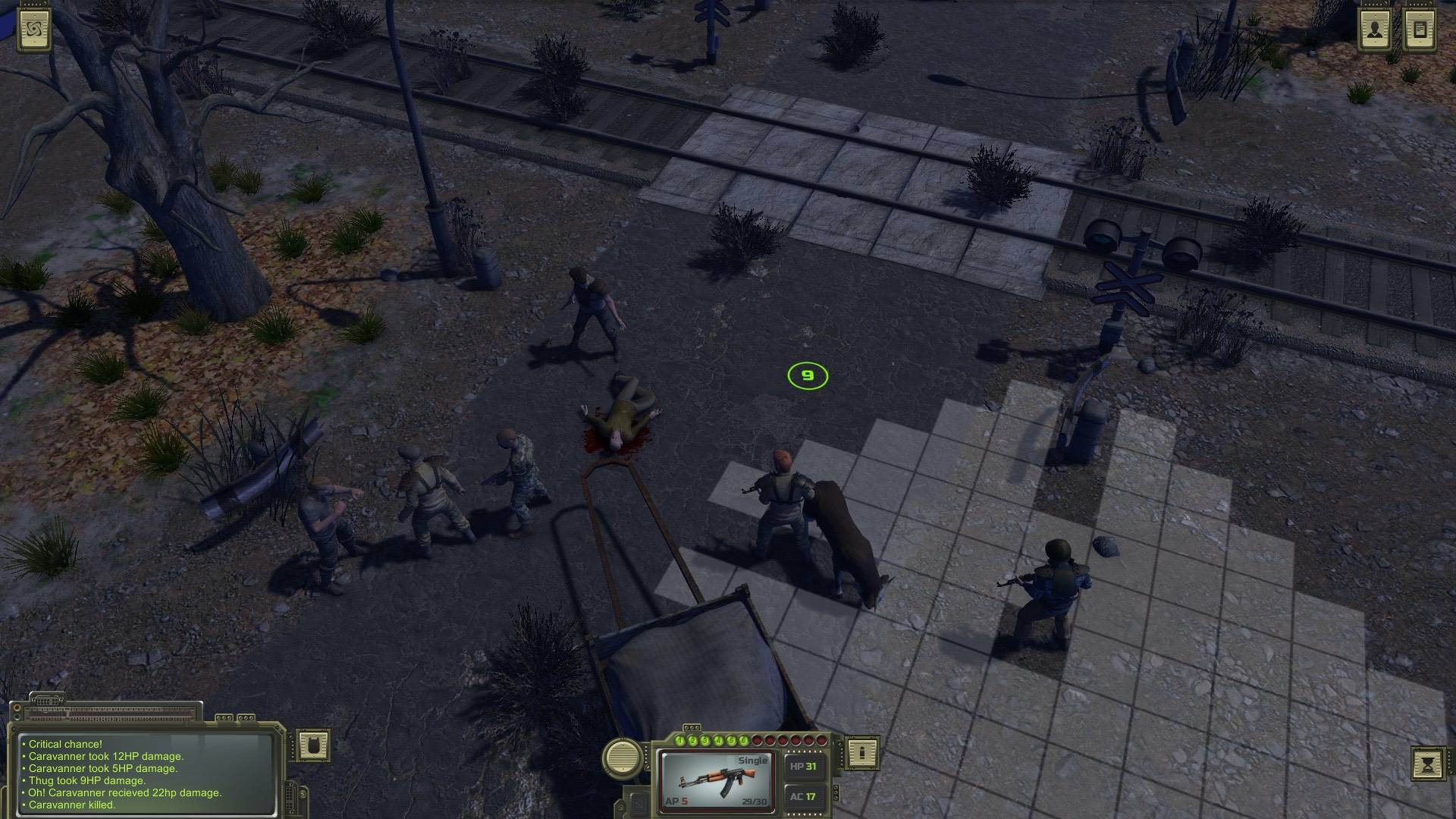Click the ammo reload button
Image resolution: width=1456 pixels, height=819 pixels.
click(x=862, y=752)
